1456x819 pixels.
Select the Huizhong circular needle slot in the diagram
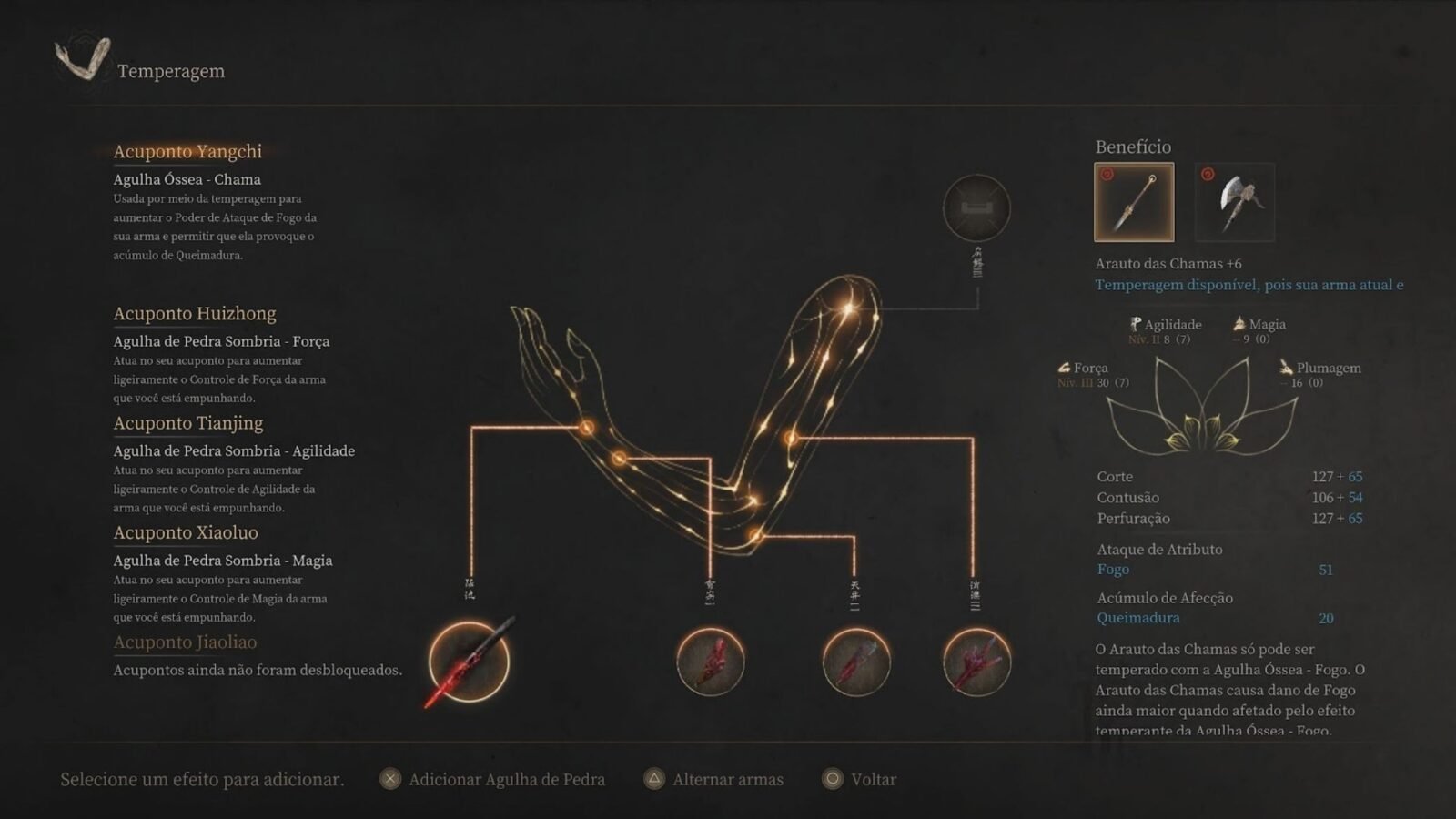tap(711, 662)
